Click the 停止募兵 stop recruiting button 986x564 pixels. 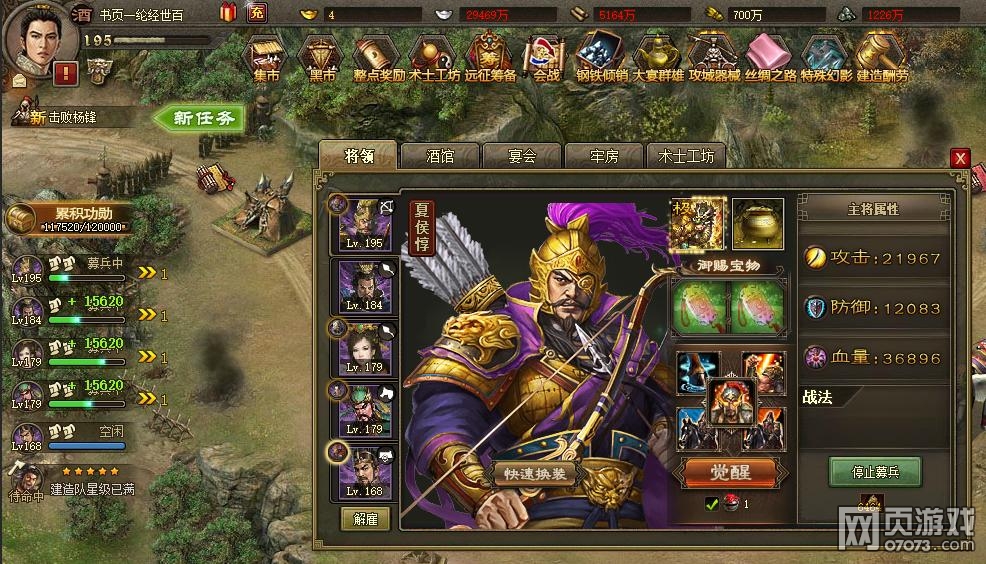[x=874, y=471]
